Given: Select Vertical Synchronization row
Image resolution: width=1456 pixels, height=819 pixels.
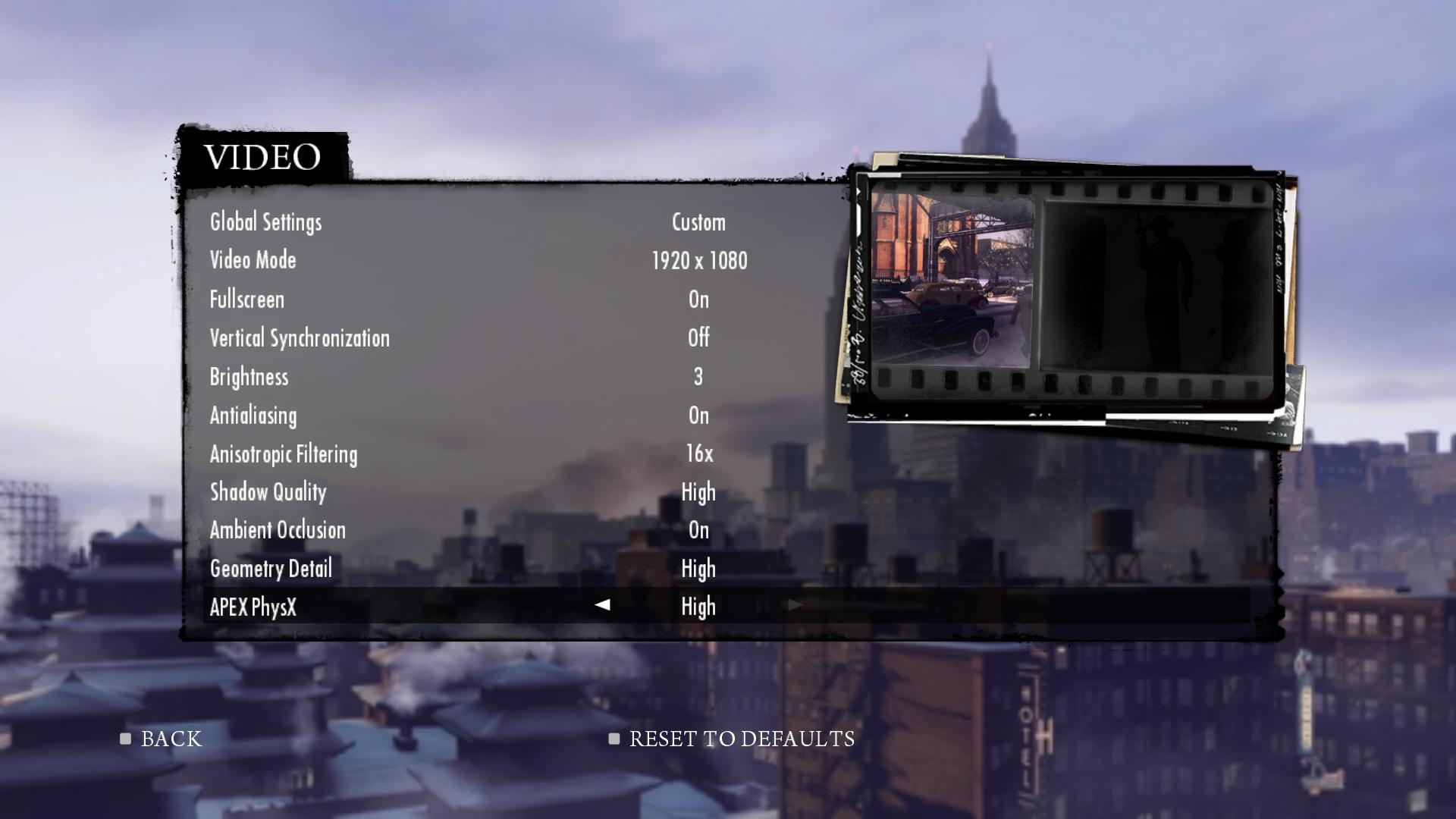Looking at the screenshot, I should pyautogui.click(x=300, y=338).
